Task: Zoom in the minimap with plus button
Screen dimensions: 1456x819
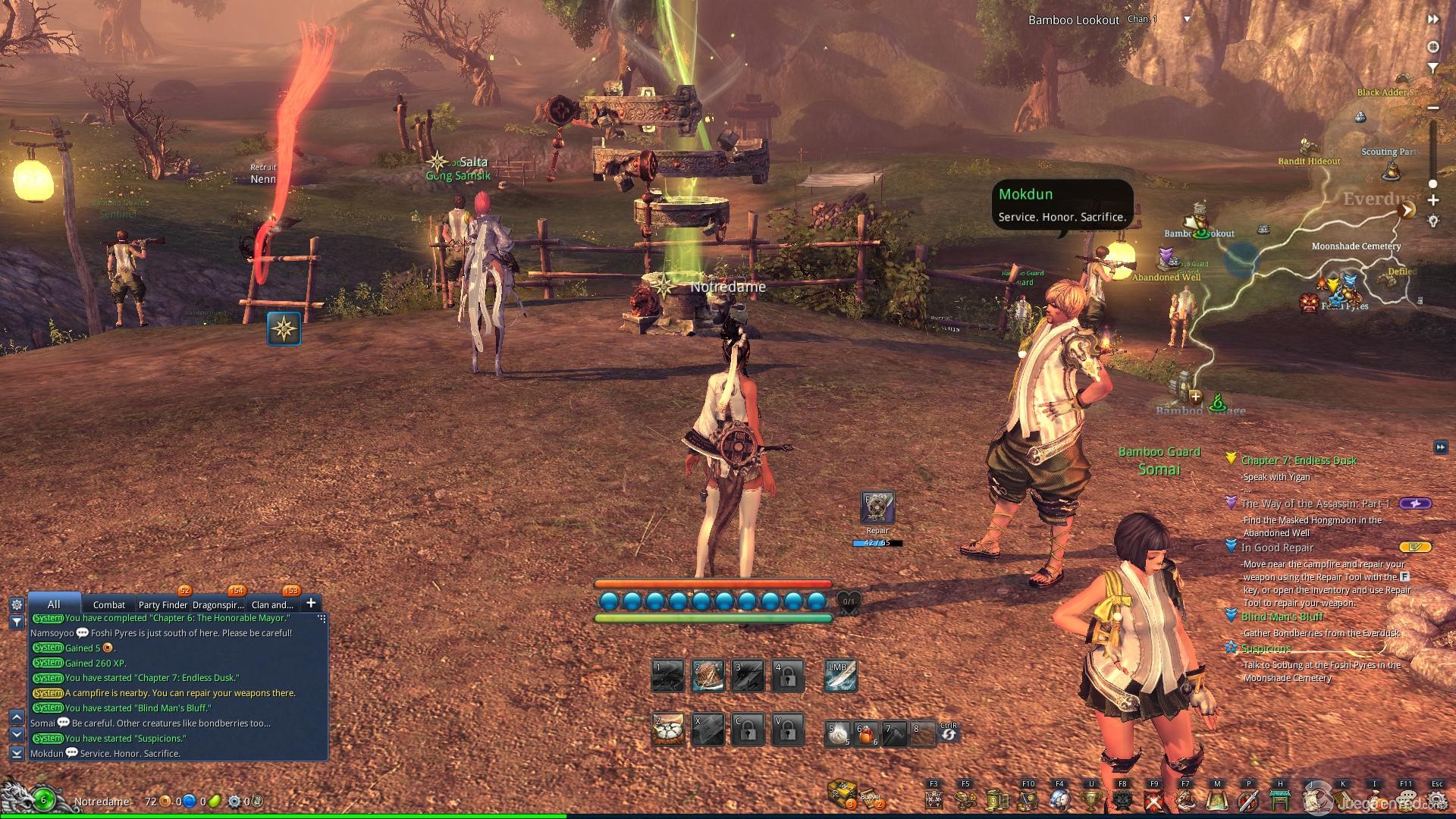Action: click(x=1433, y=200)
